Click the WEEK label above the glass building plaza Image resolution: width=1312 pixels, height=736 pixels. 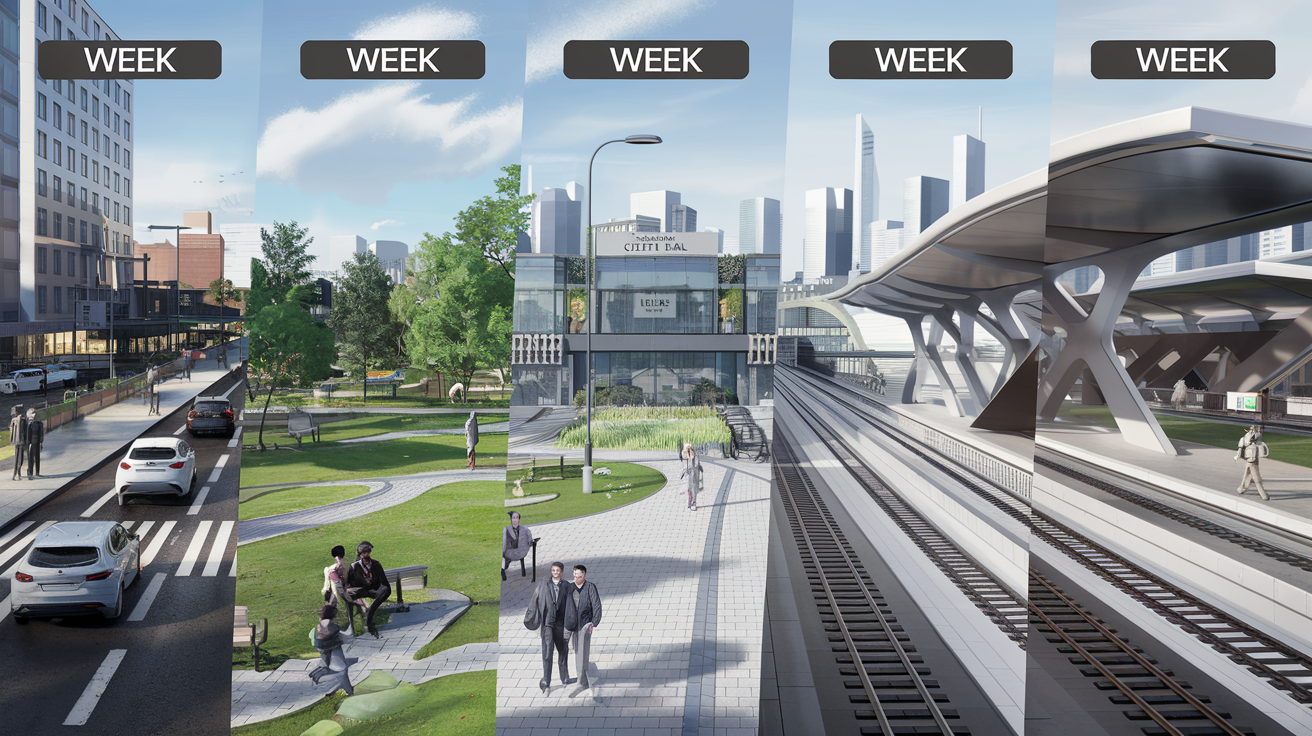click(655, 60)
